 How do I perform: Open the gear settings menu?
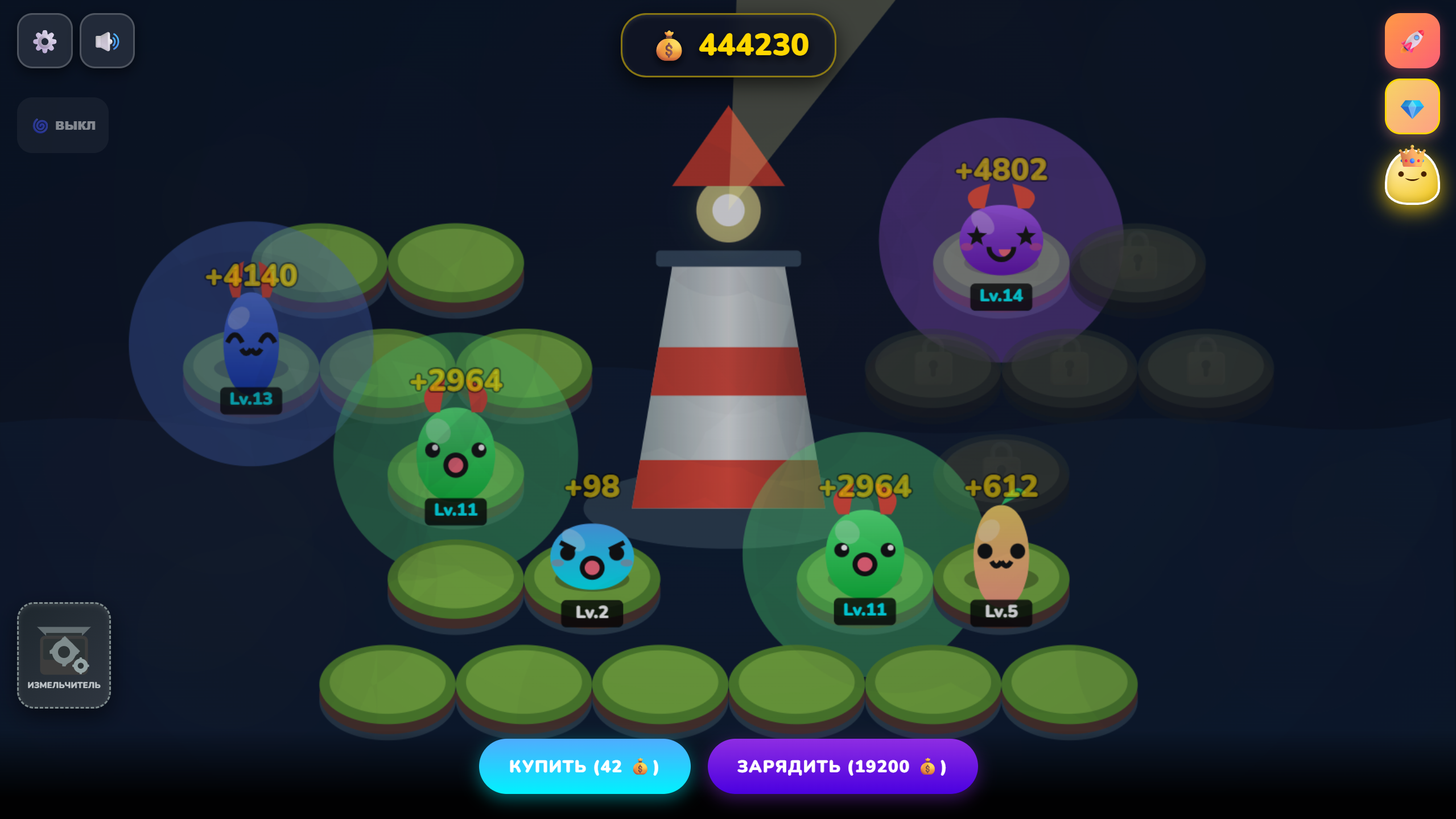click(44, 41)
